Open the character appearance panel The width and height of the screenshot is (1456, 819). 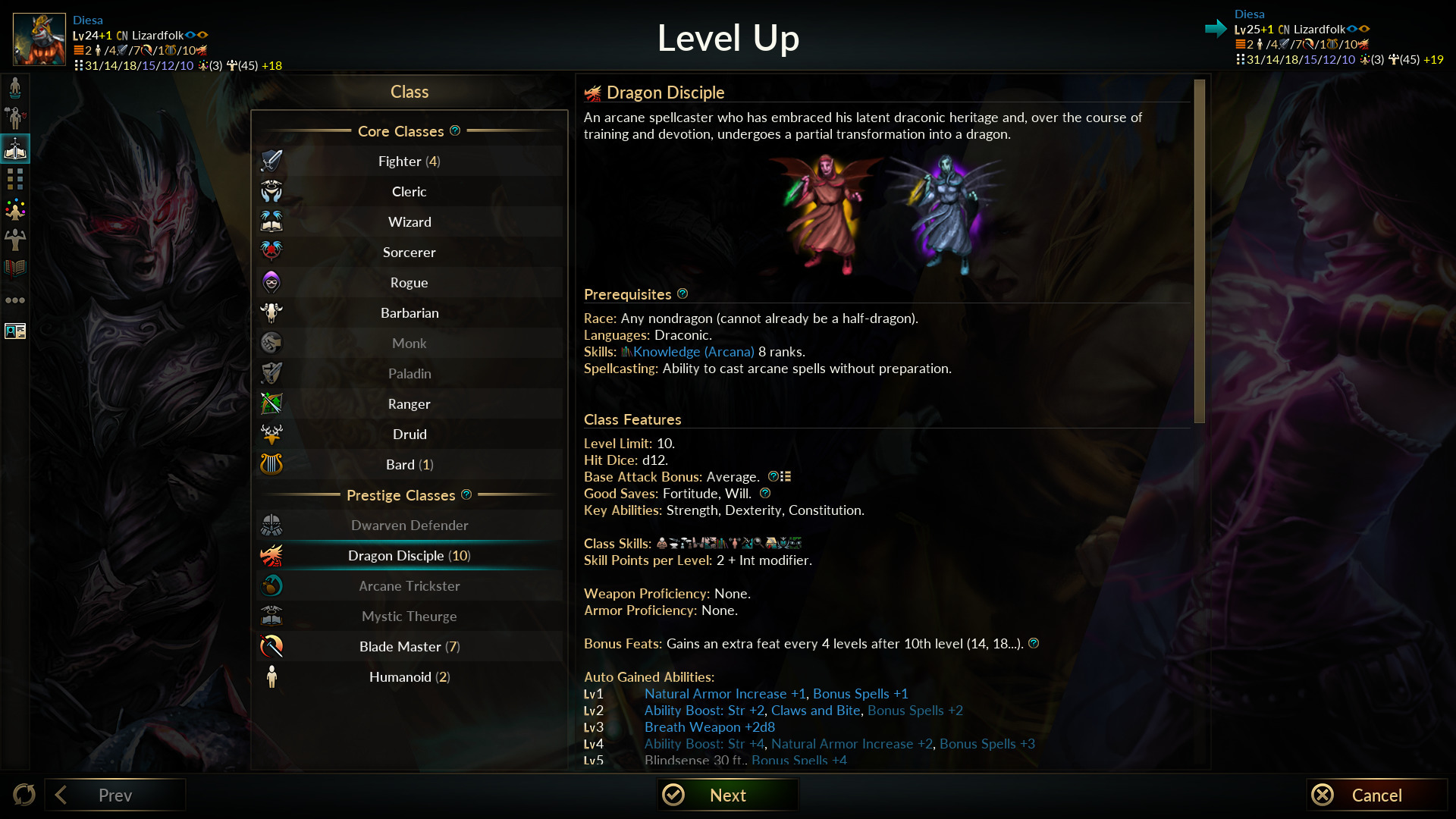point(15,86)
